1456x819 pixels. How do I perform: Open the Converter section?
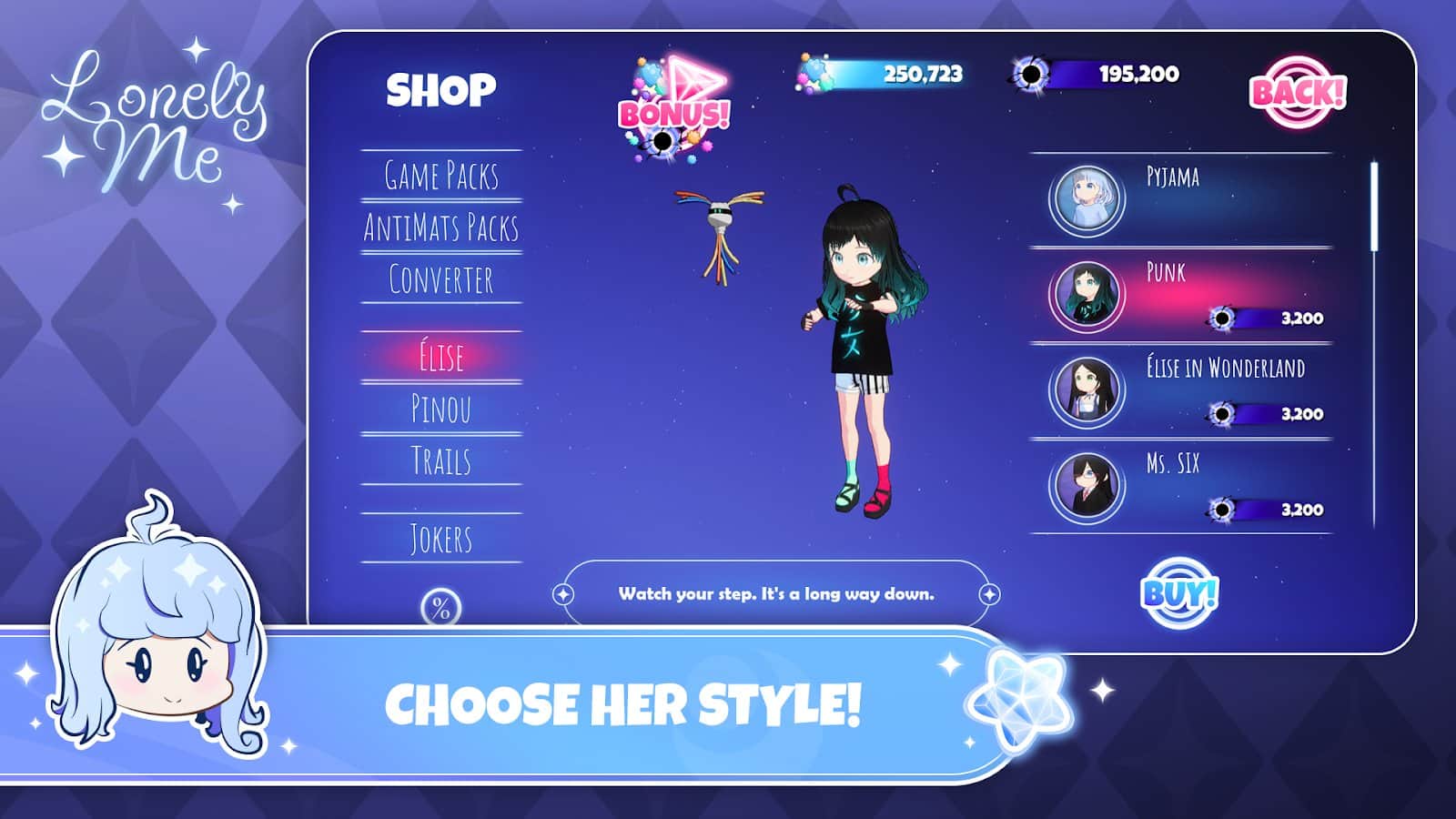coord(441,279)
